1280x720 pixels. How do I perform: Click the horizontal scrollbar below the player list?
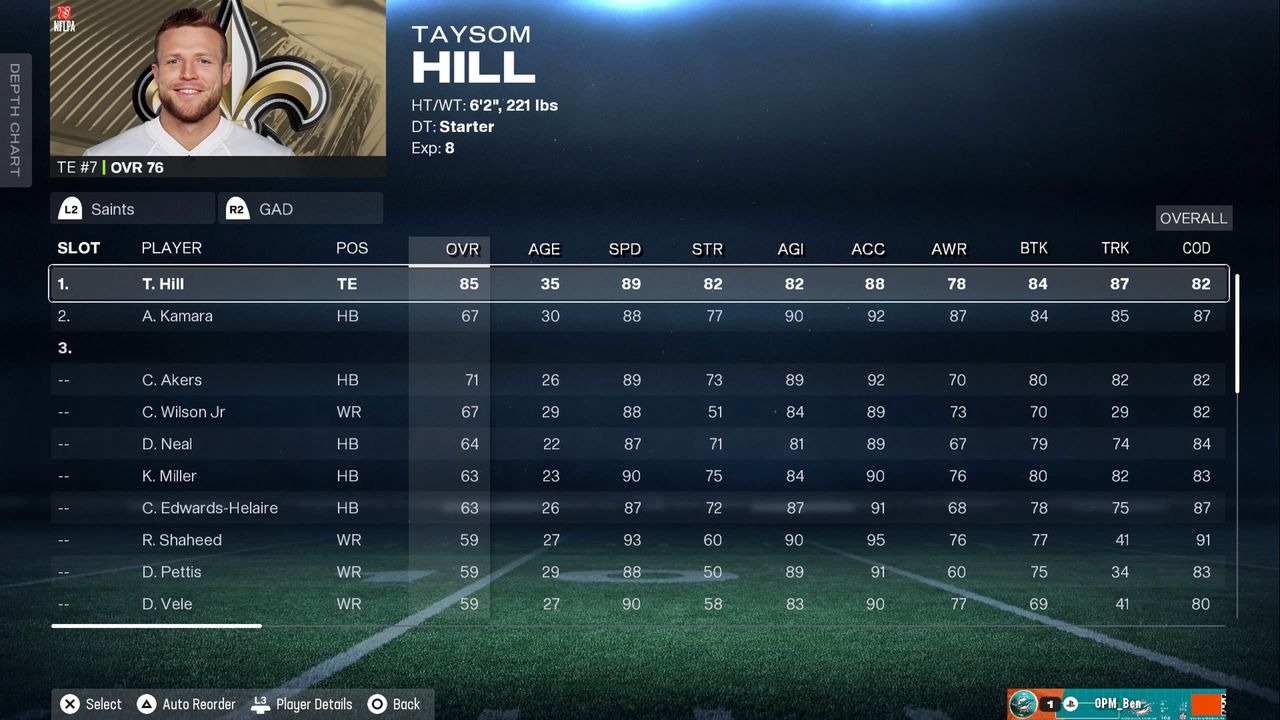pos(156,624)
